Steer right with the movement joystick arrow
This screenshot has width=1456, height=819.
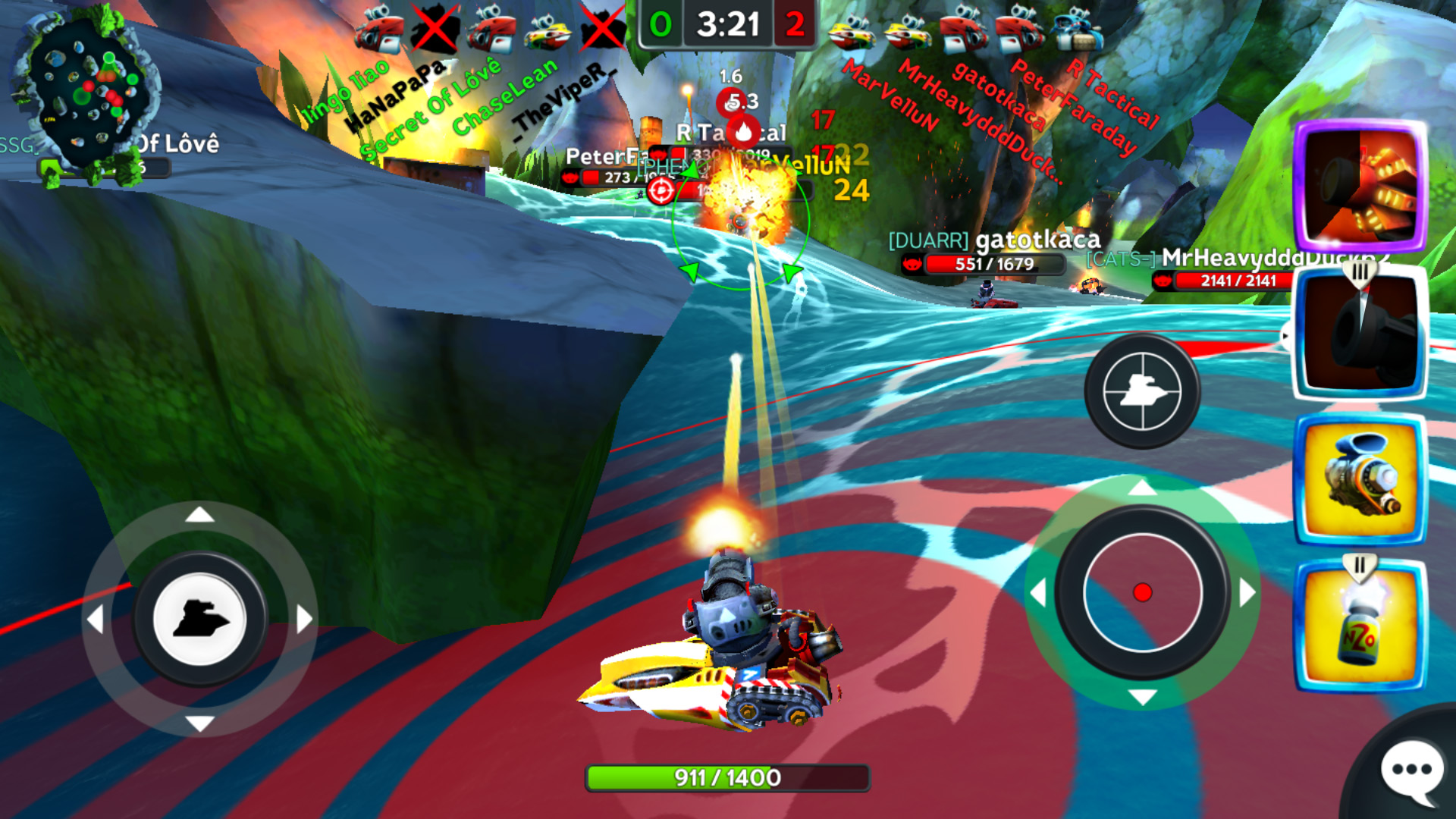[304, 620]
